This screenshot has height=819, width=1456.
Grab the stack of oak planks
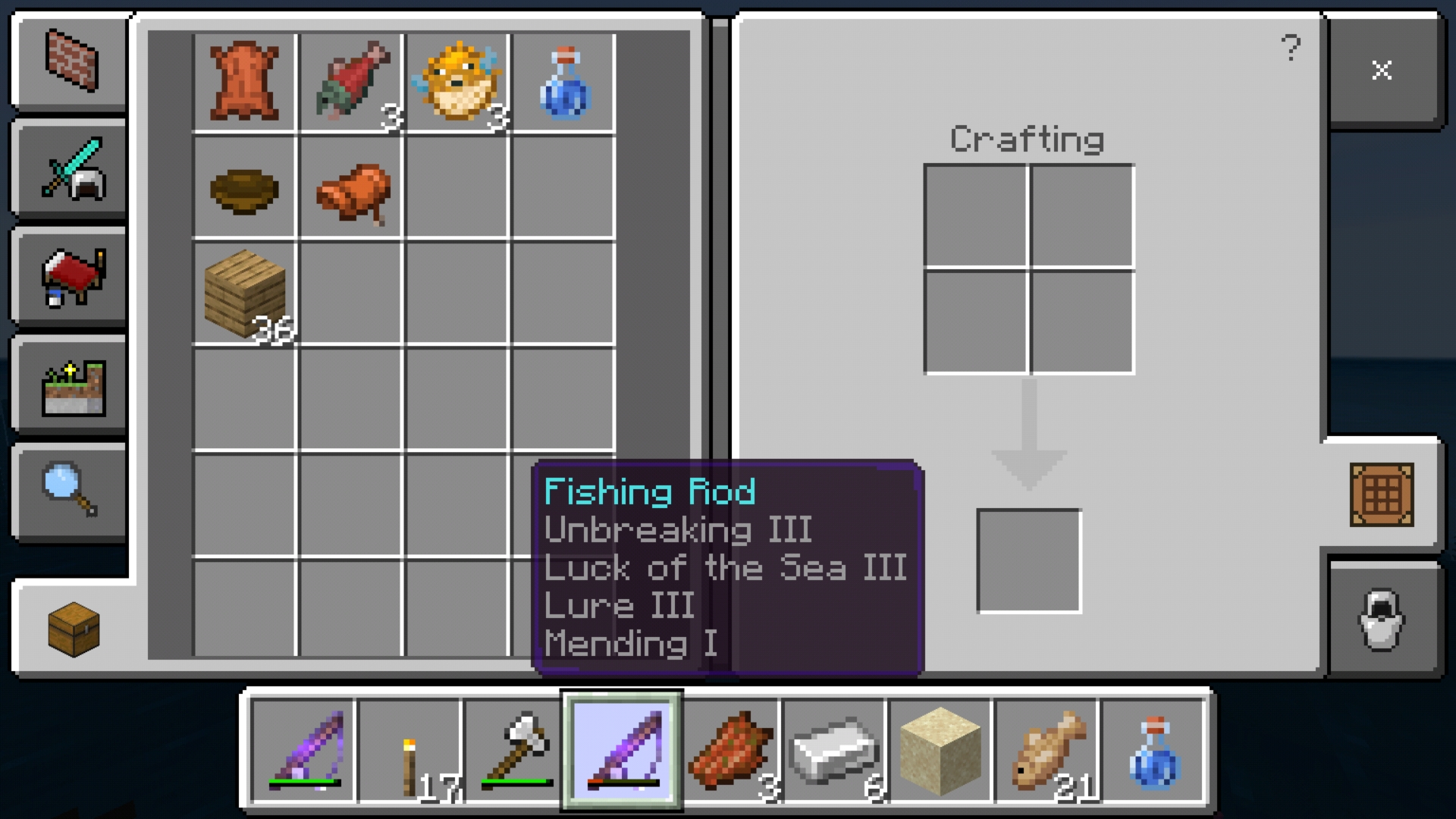point(244,296)
